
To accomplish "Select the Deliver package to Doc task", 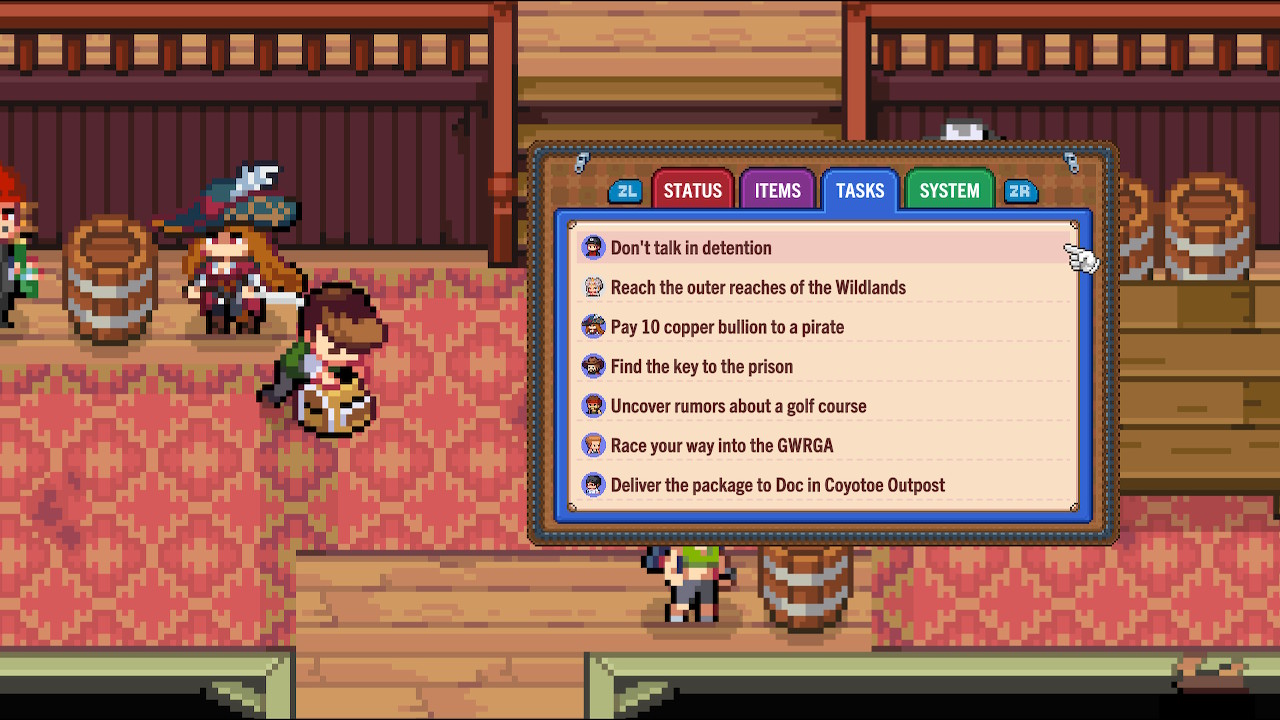I will 777,485.
